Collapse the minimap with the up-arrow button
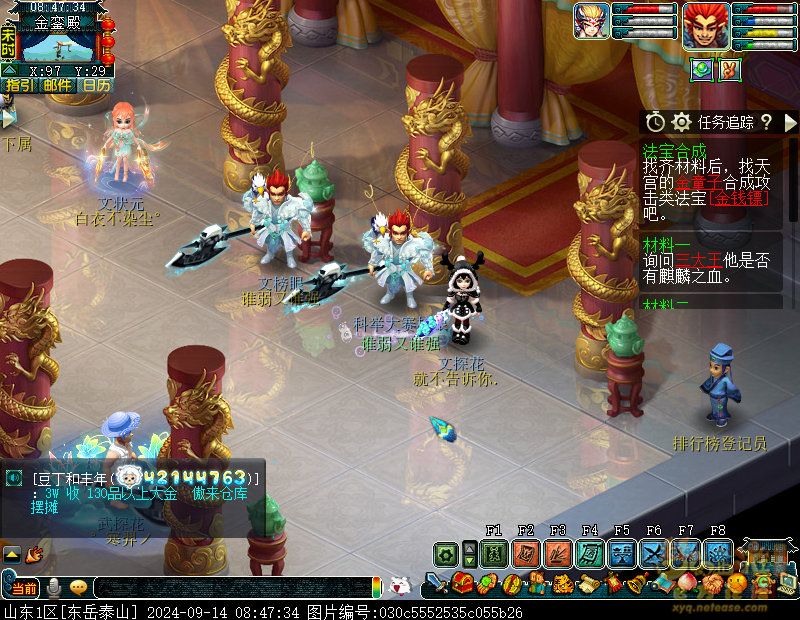 tap(9, 70)
